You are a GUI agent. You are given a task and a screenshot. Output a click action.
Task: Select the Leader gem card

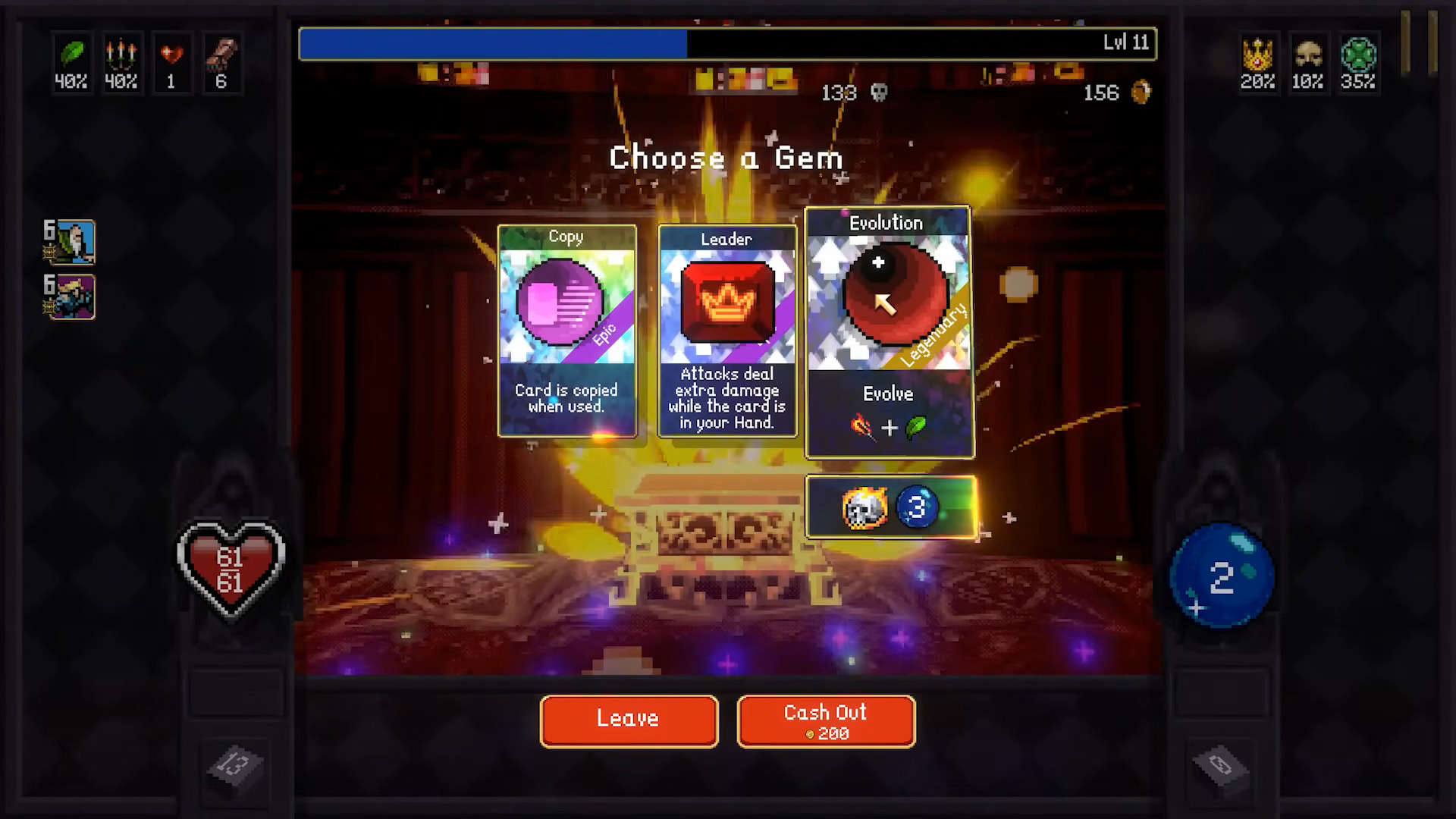[727, 331]
